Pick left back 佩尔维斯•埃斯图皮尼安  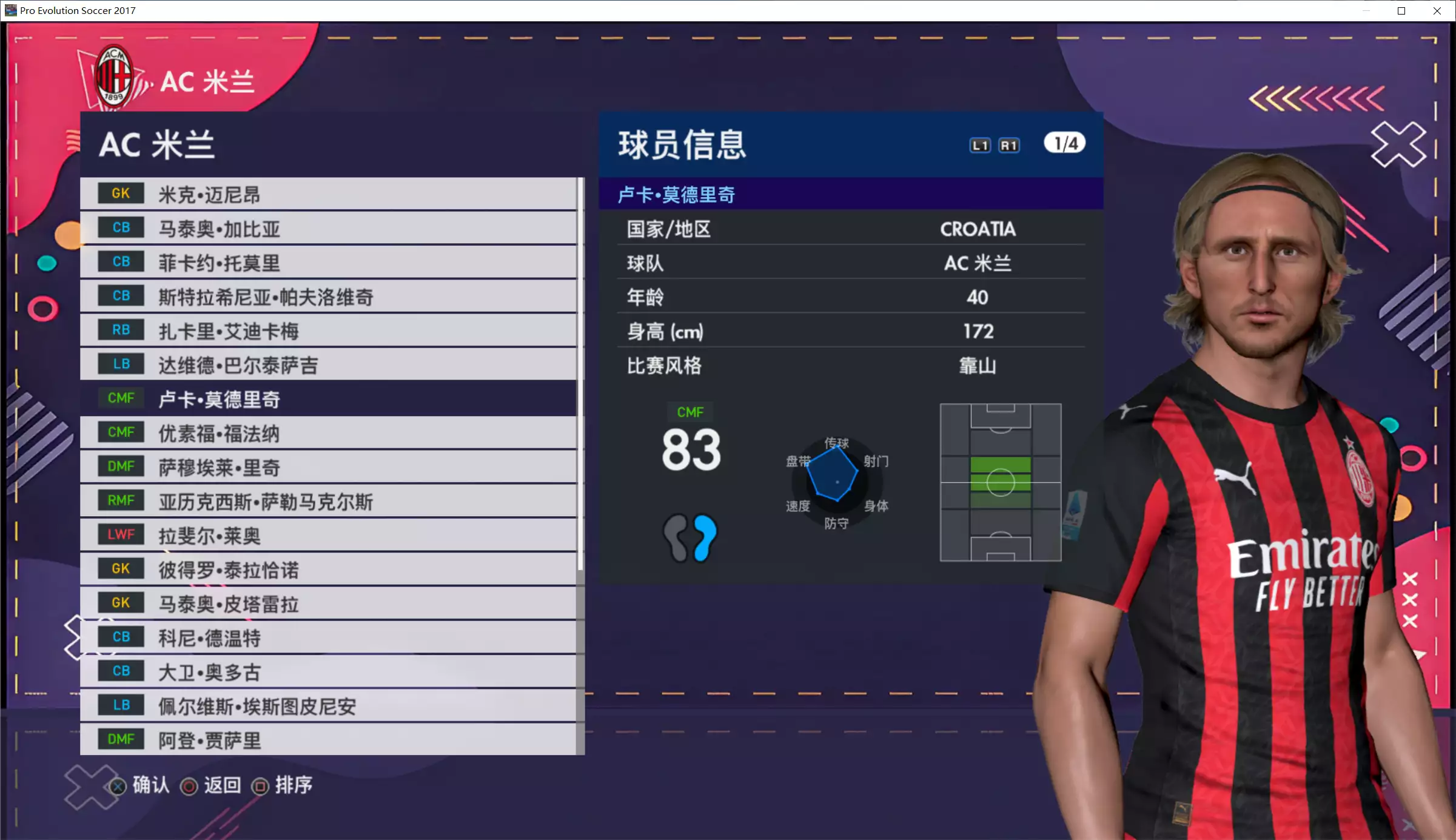point(327,705)
